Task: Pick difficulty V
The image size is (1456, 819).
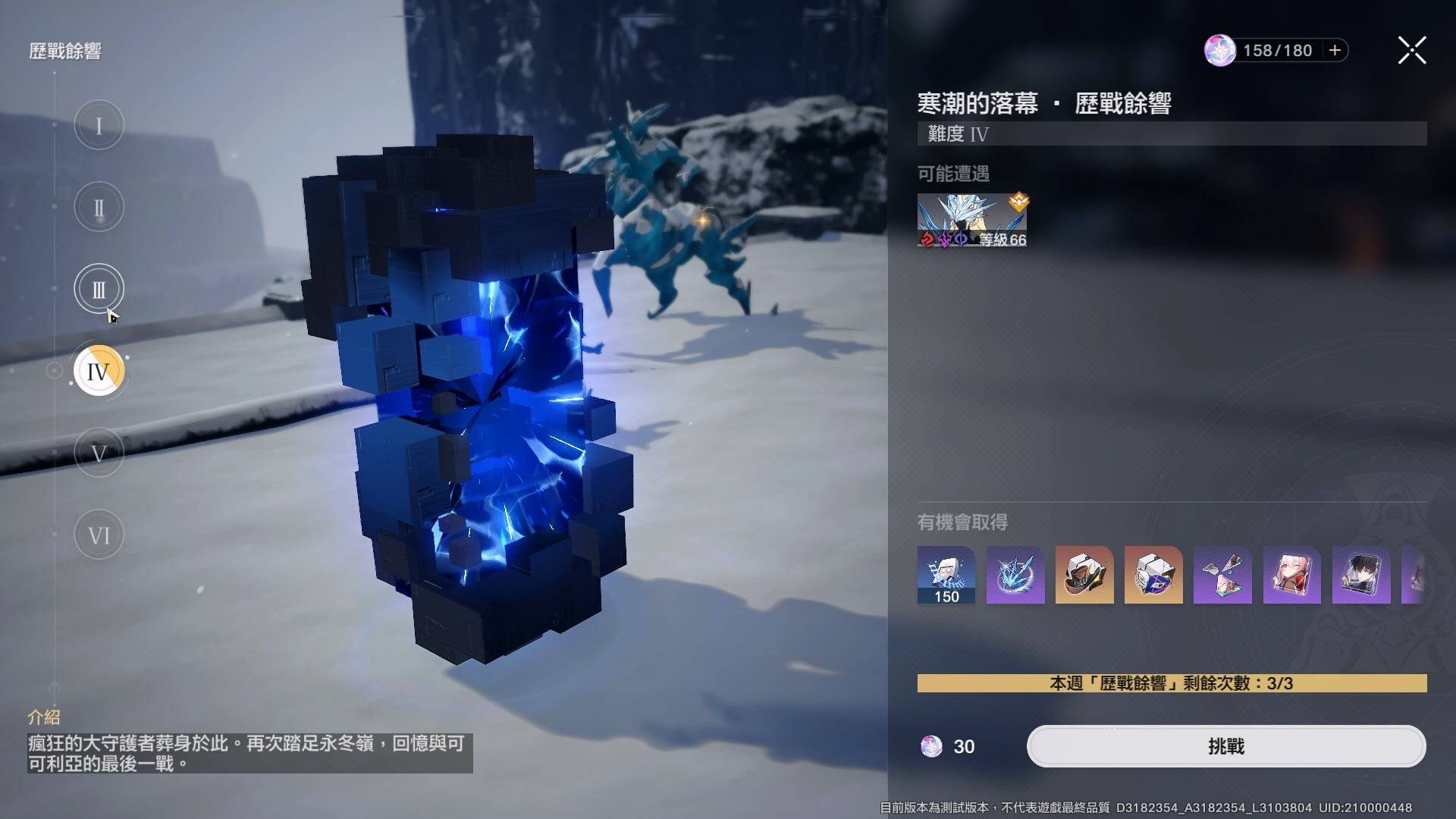Action: click(99, 453)
